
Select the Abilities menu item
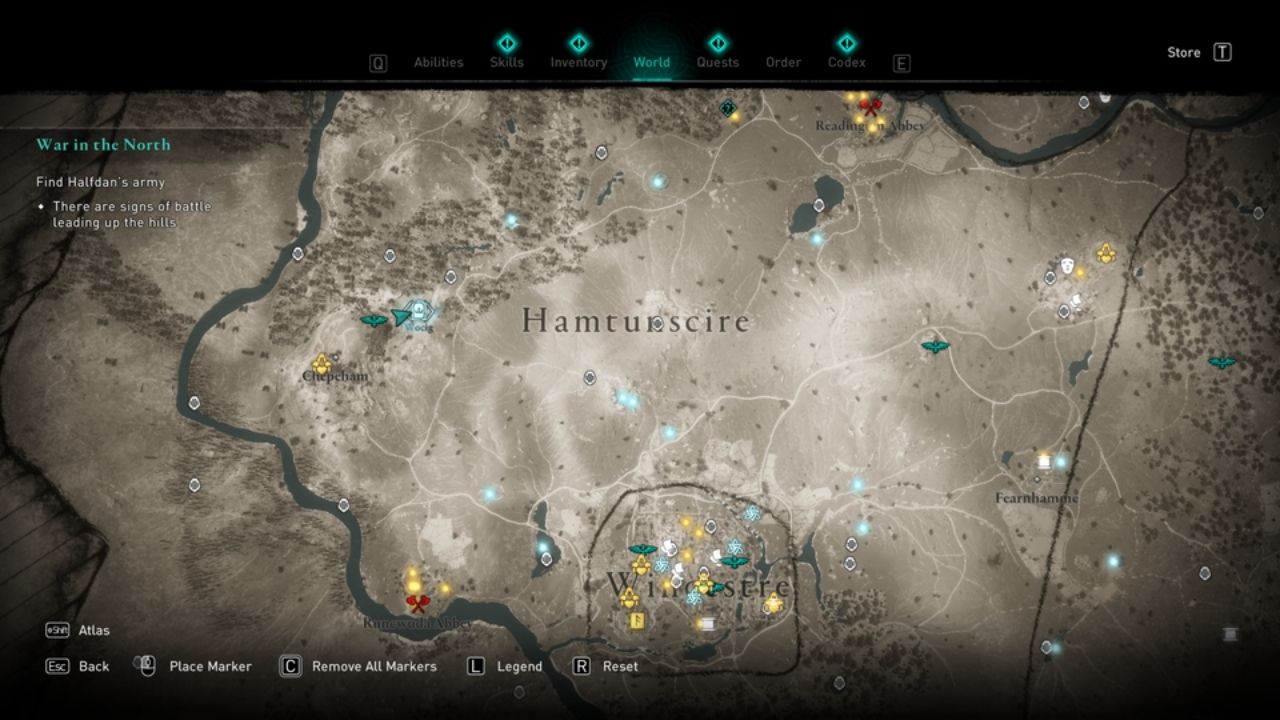440,61
